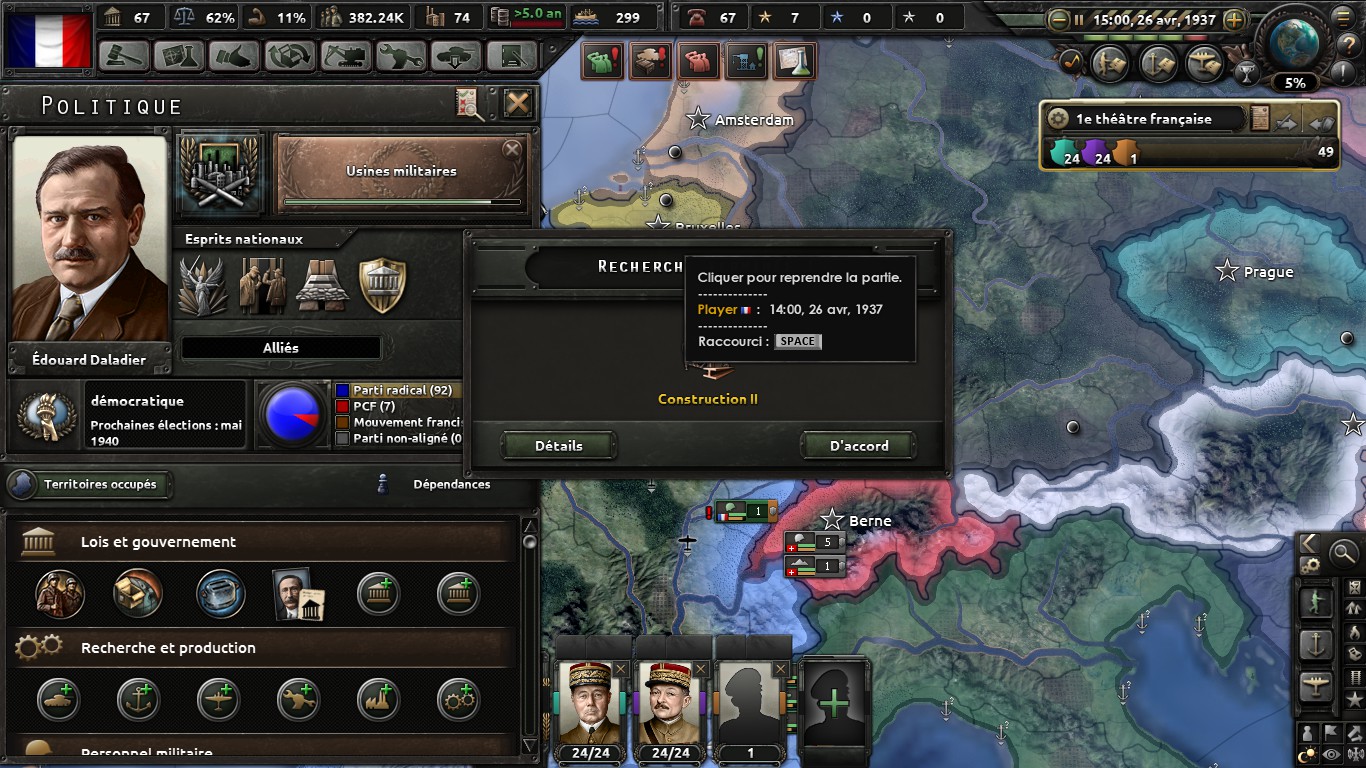This screenshot has width=1366, height=768.
Task: Increase game speed with plus button
Action: tap(1235, 19)
